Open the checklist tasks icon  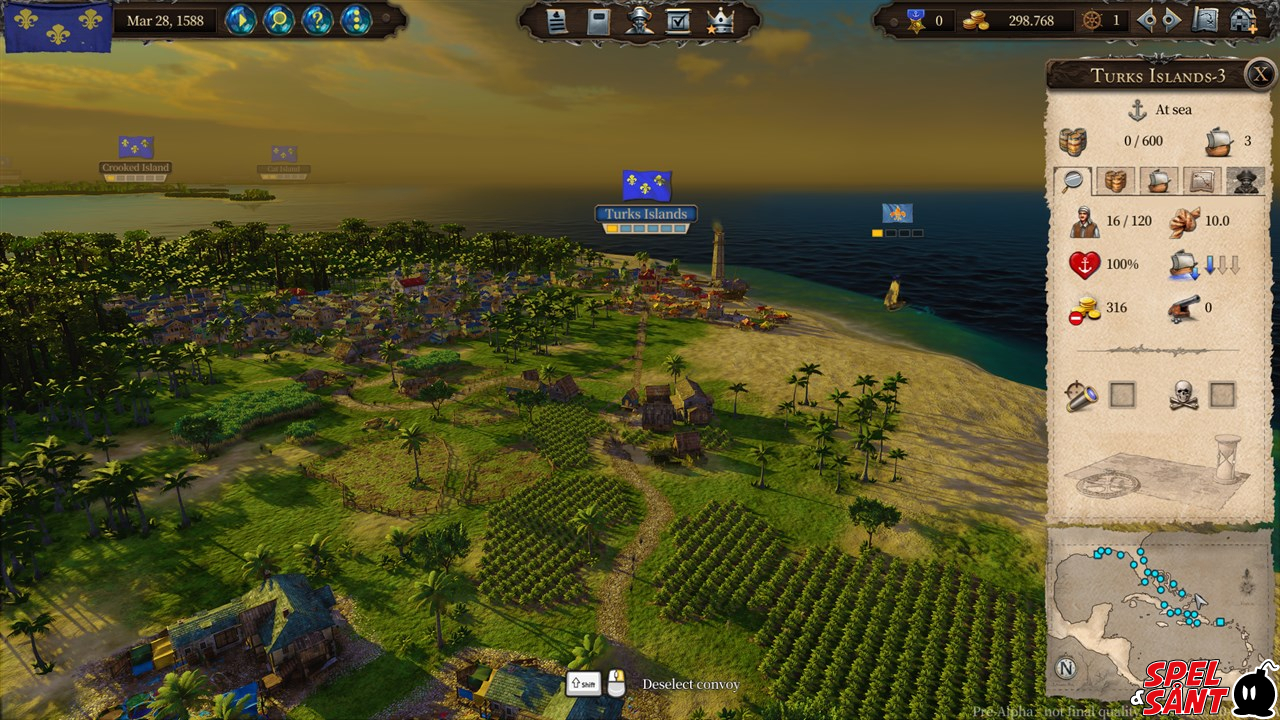click(678, 21)
